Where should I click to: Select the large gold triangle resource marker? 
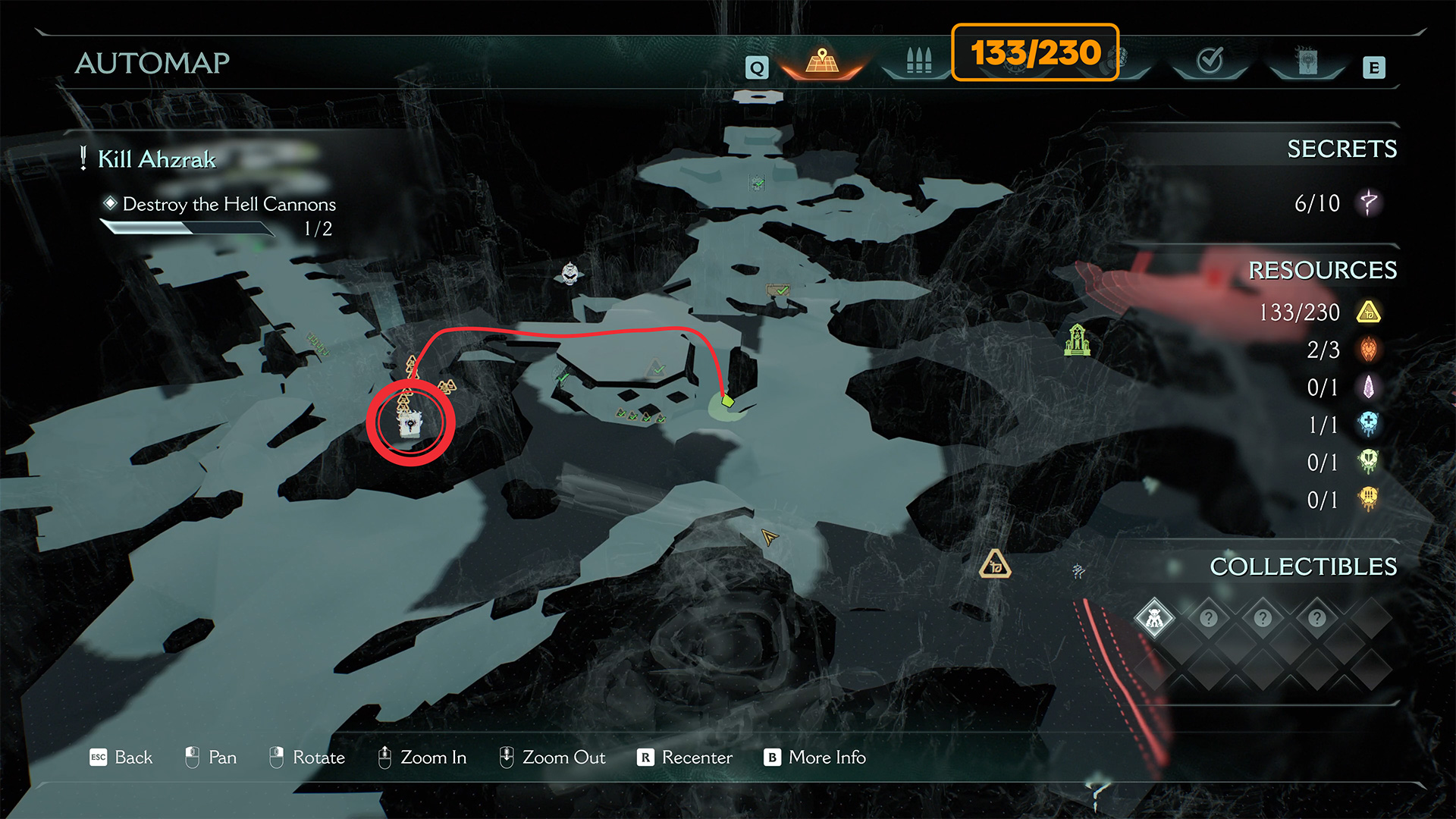pos(995,565)
